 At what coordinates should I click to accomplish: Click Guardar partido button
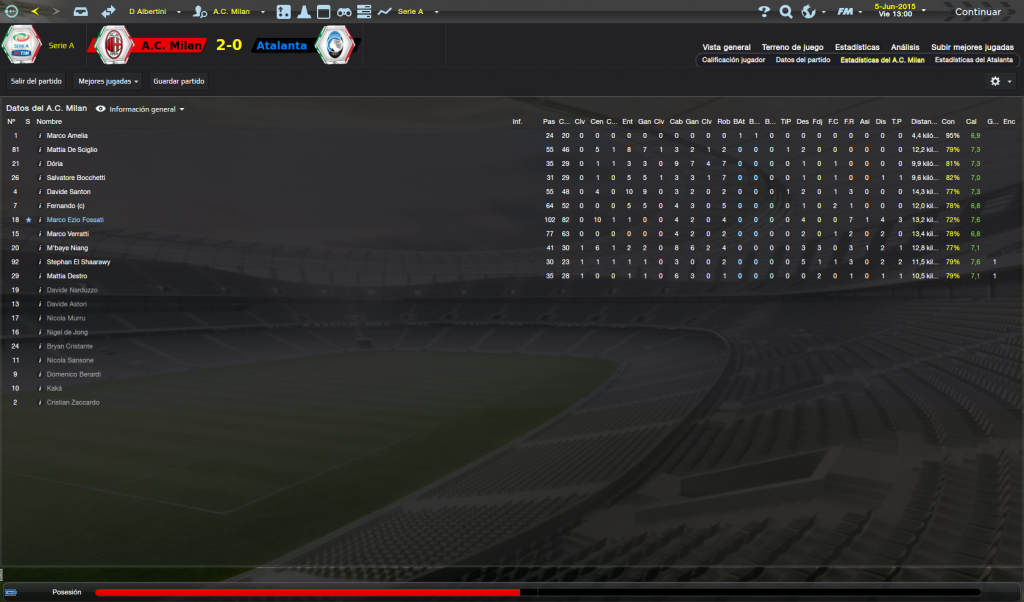click(179, 81)
